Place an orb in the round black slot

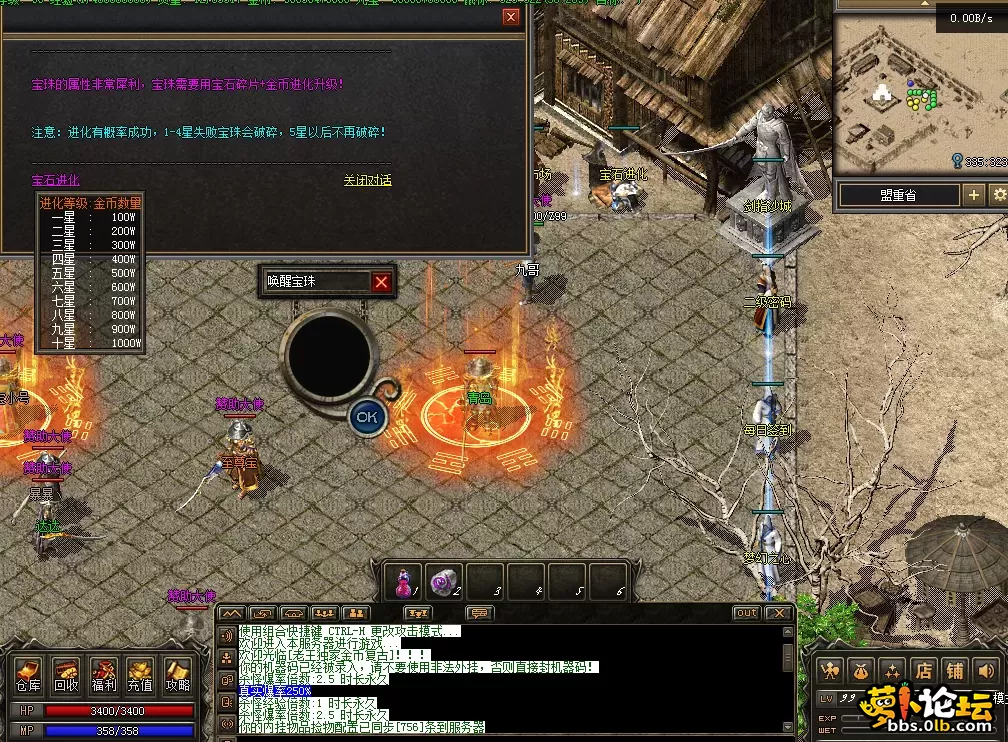(329, 357)
